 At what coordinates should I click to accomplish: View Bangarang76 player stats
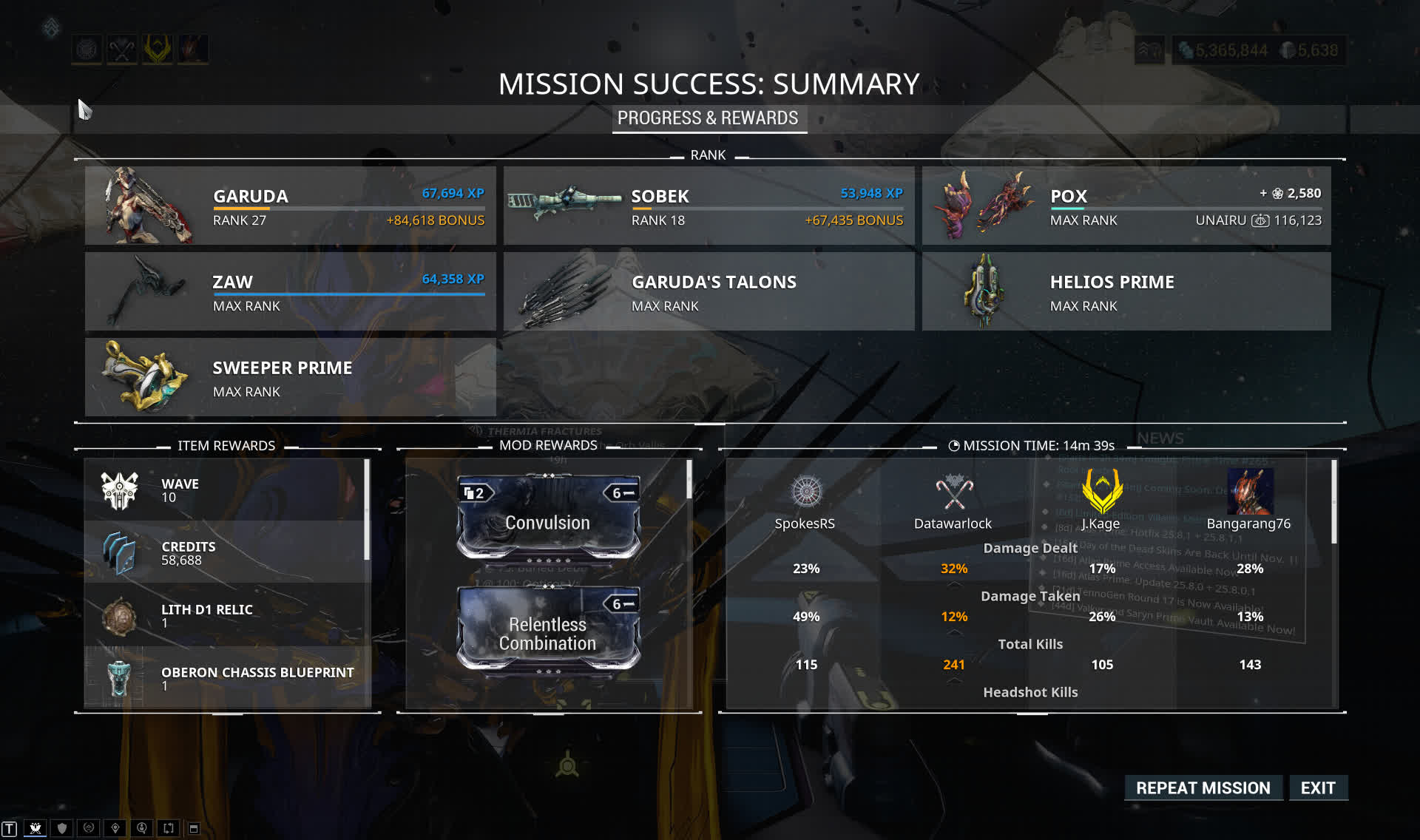1248,503
